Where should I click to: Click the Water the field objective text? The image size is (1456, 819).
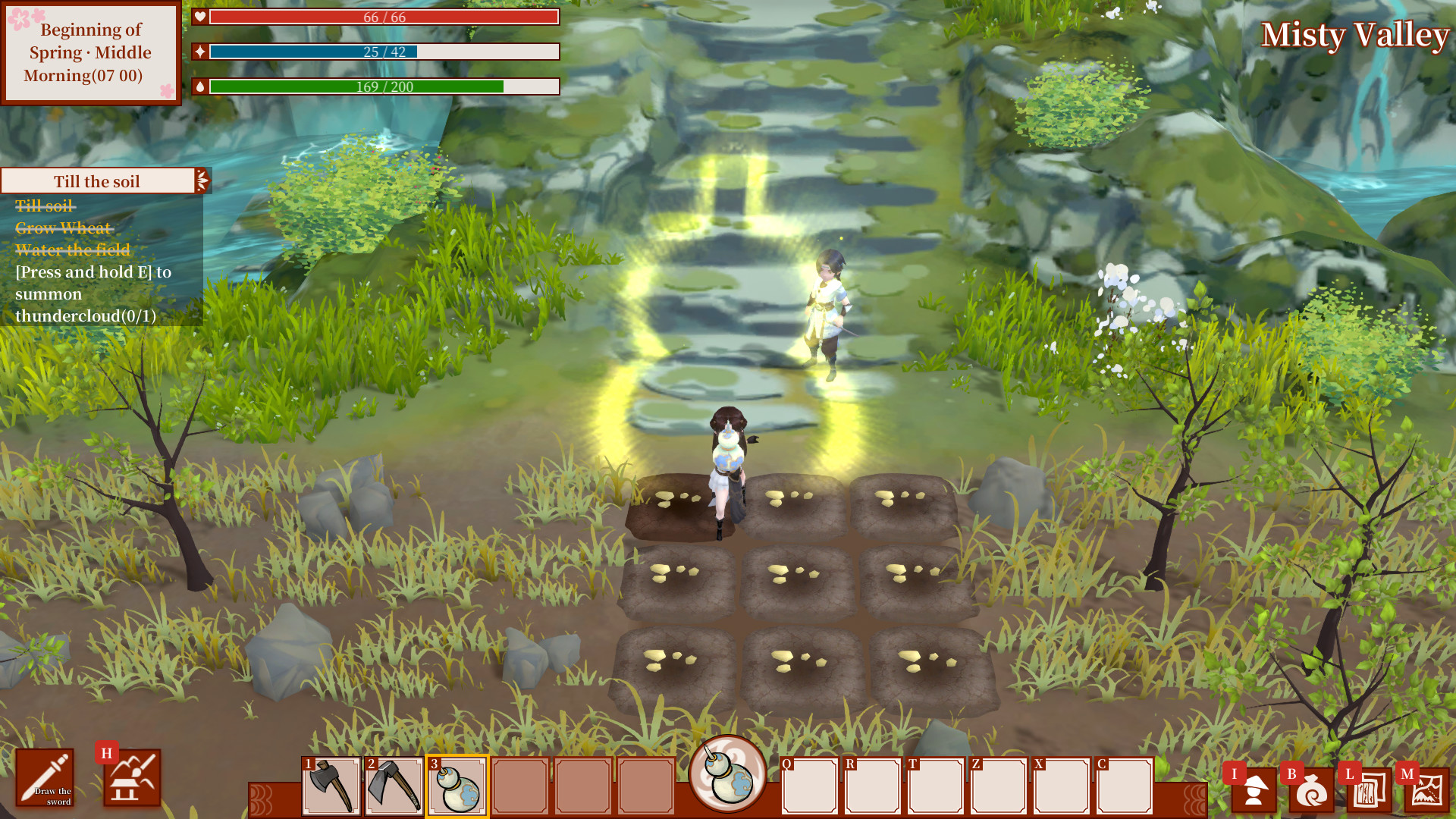pos(72,250)
